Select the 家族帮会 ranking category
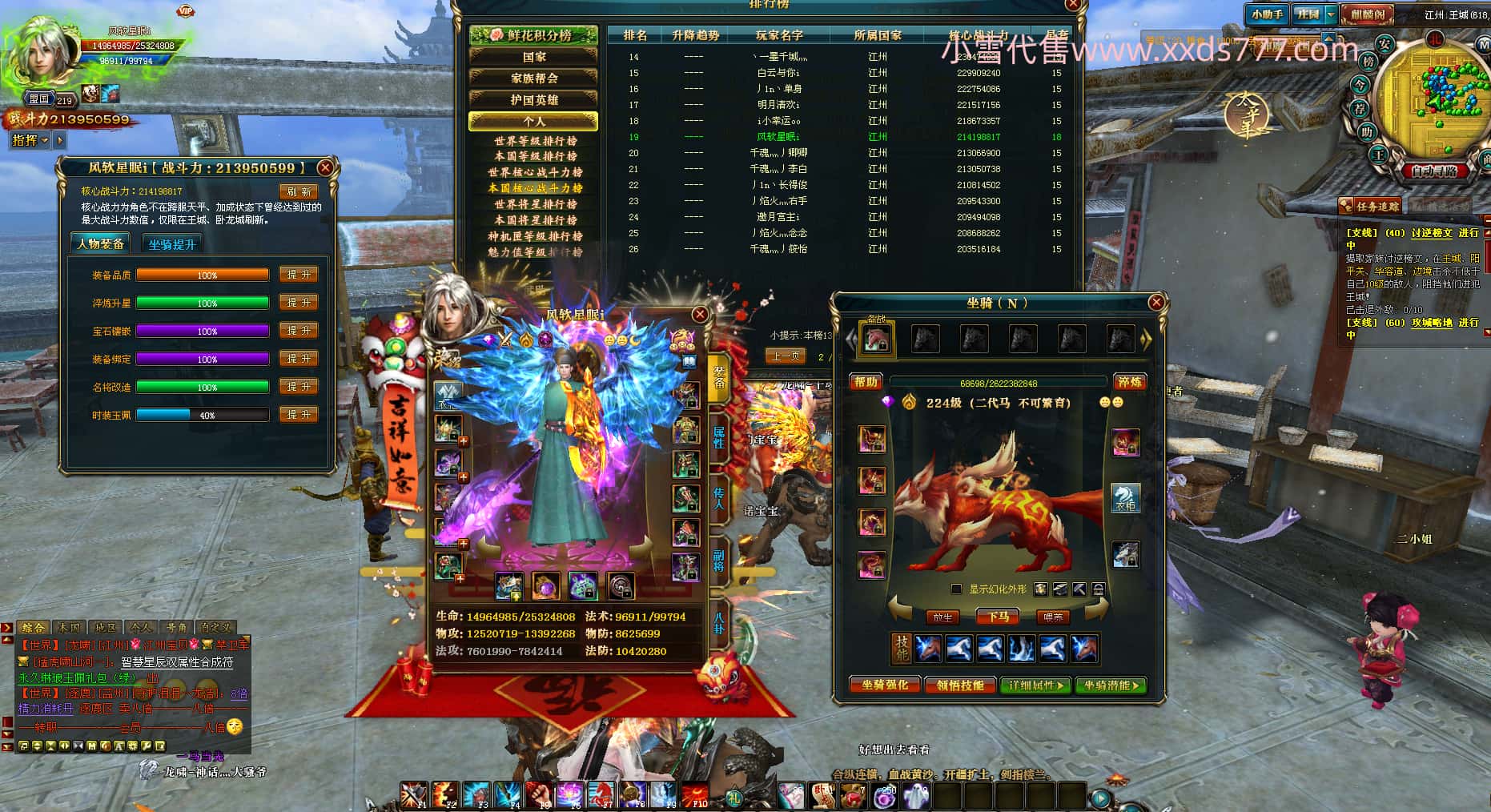 [534, 78]
